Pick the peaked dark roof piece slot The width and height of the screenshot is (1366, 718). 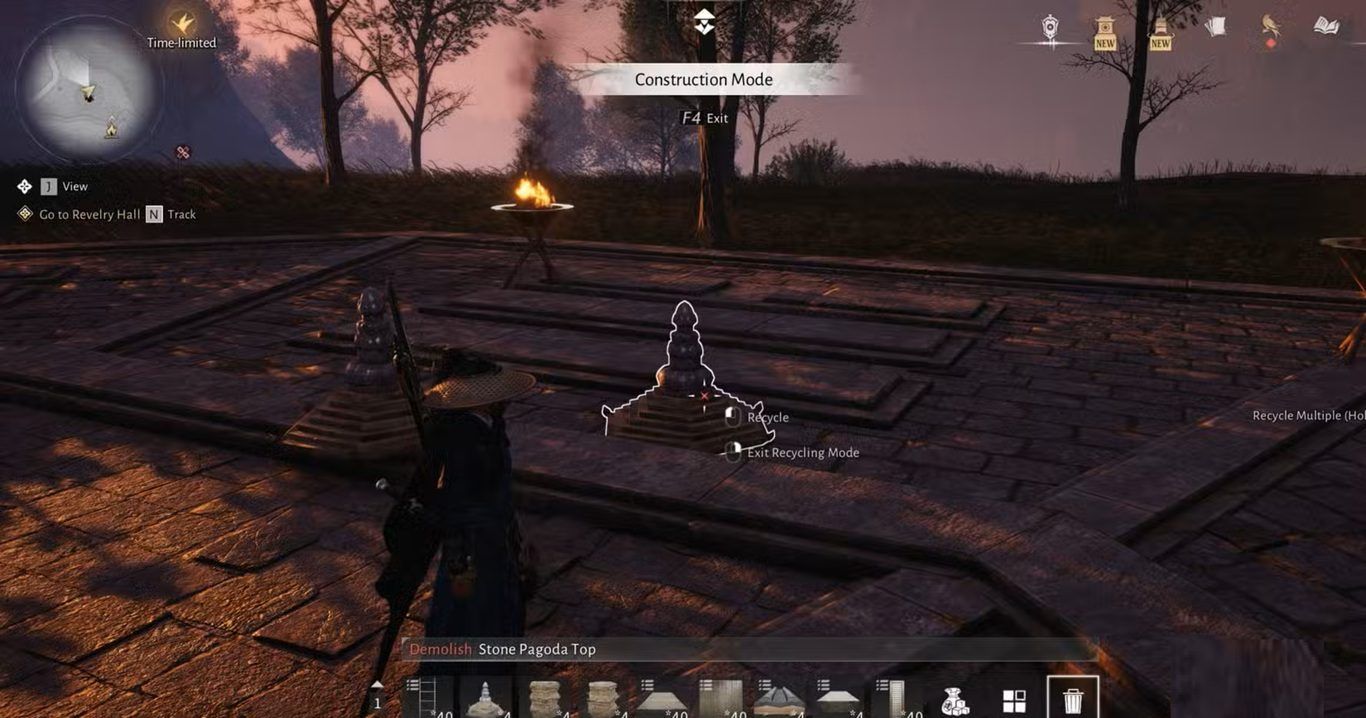click(777, 698)
